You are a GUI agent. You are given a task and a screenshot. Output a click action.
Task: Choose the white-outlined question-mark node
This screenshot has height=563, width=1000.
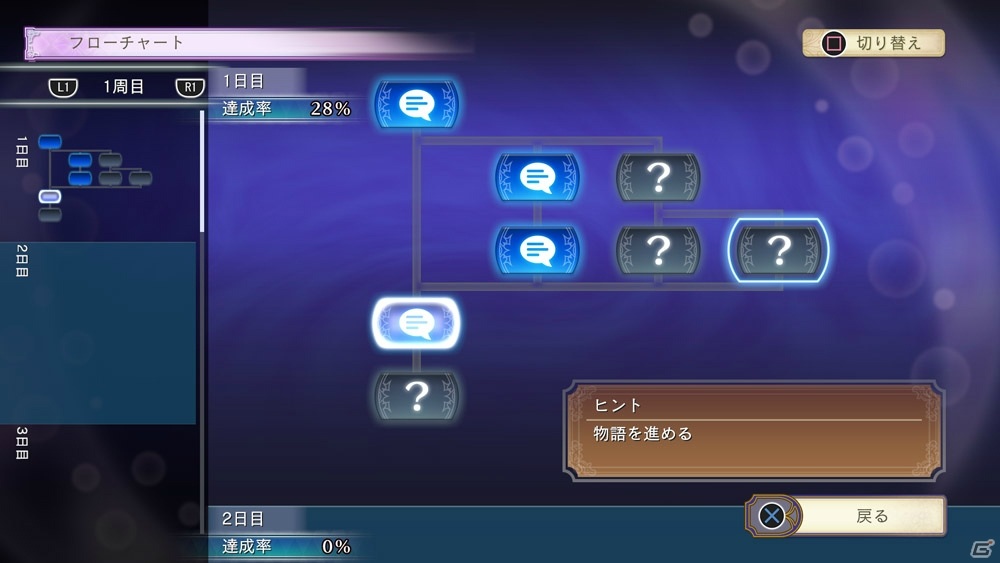tap(778, 250)
